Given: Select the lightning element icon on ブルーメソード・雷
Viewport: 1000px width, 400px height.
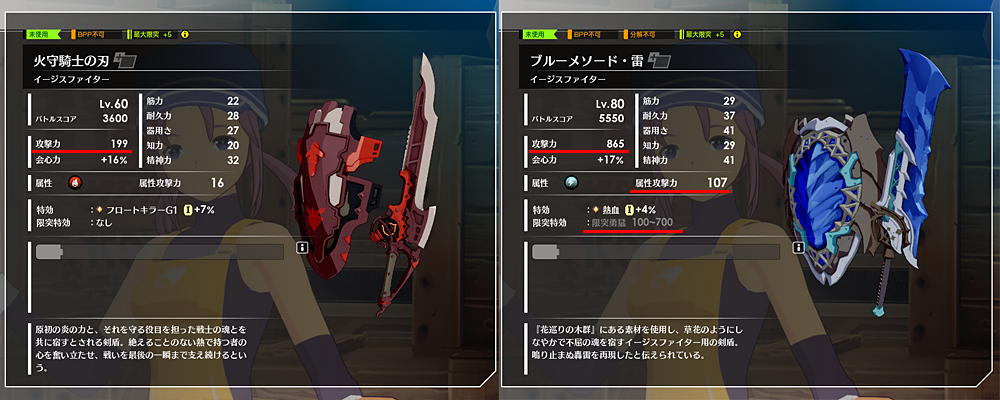Looking at the screenshot, I should (x=571, y=183).
